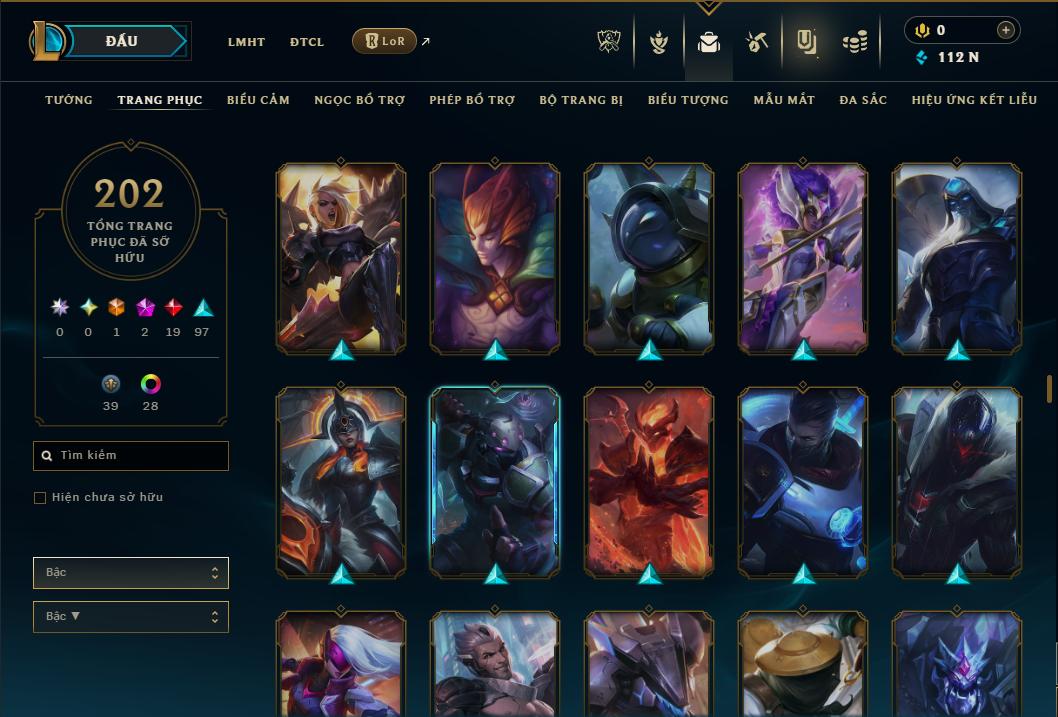Select the highlighted blue-bordered skin card
This screenshot has height=717, width=1058.
pos(495,482)
